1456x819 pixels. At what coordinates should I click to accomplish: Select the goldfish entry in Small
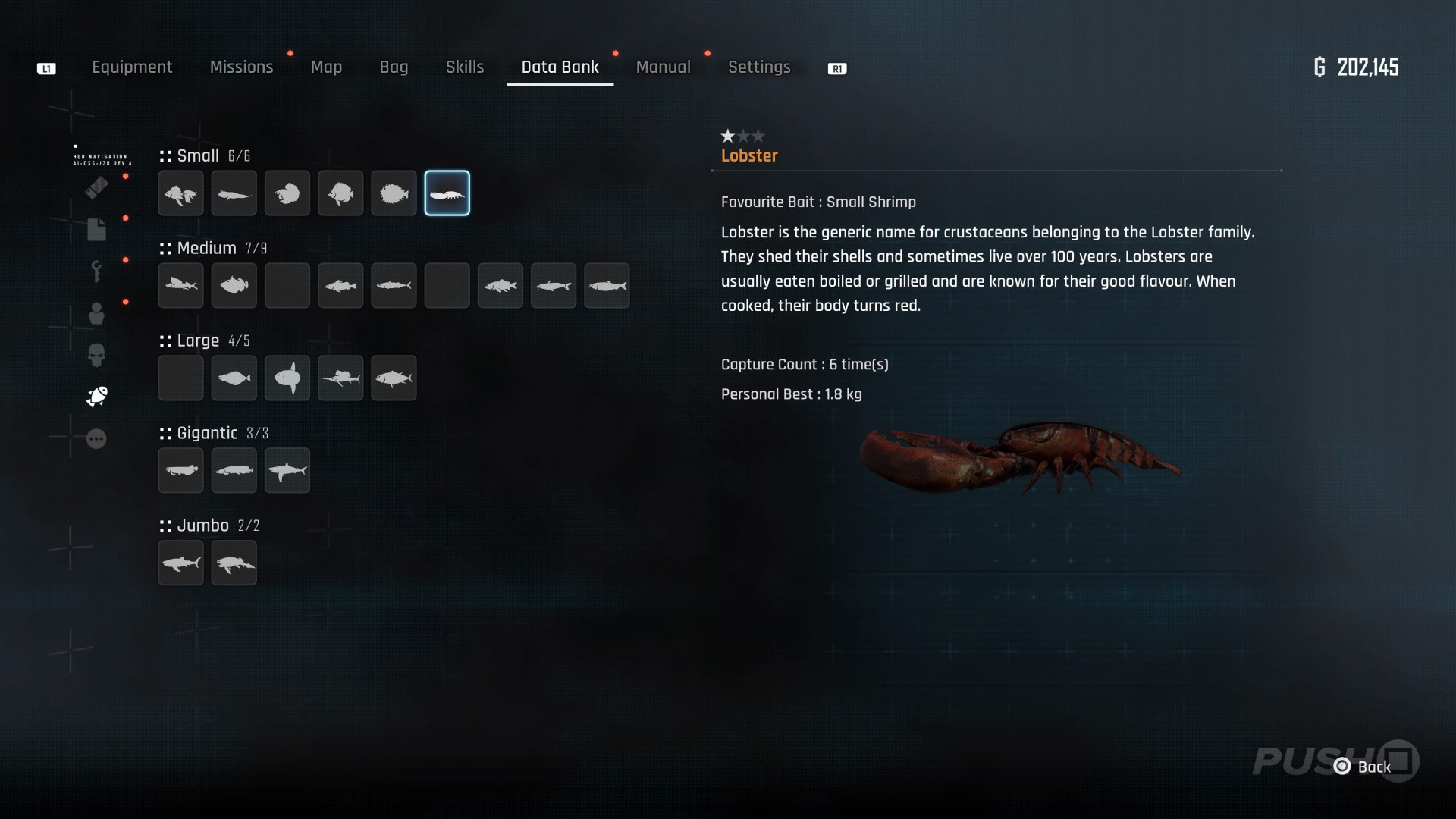[x=180, y=193]
